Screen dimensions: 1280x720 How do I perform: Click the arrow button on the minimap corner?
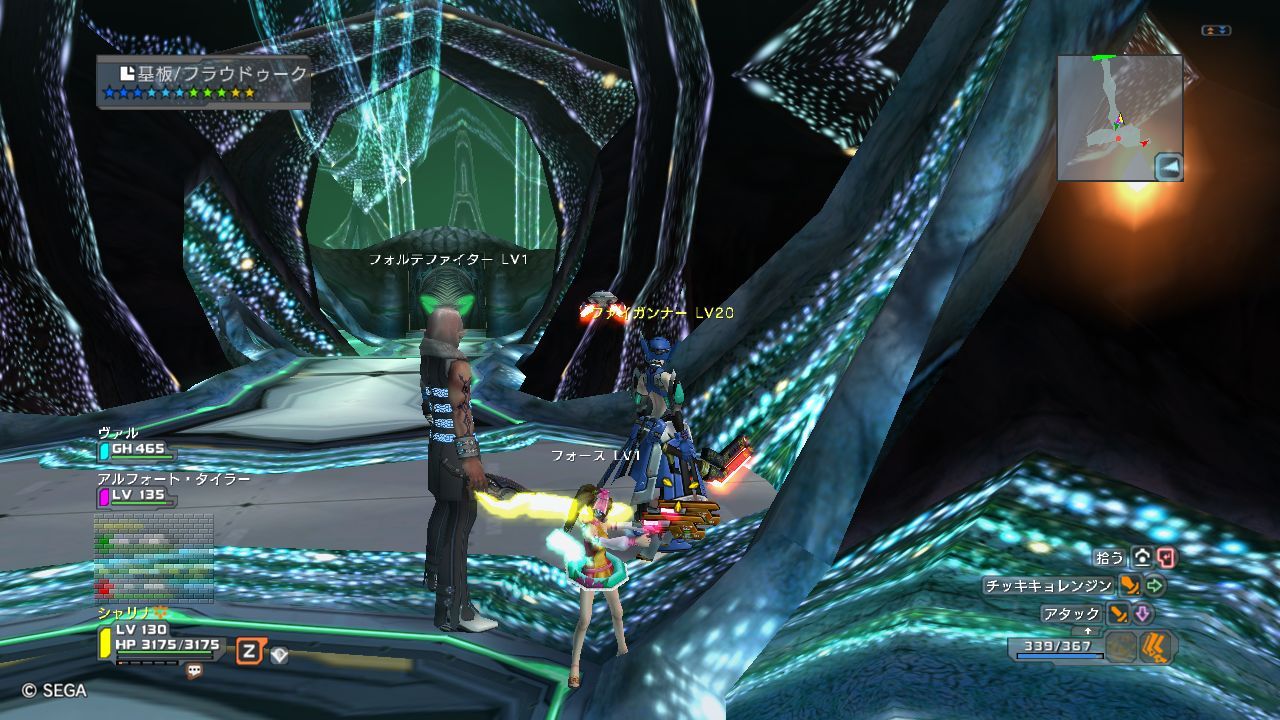click(1169, 167)
